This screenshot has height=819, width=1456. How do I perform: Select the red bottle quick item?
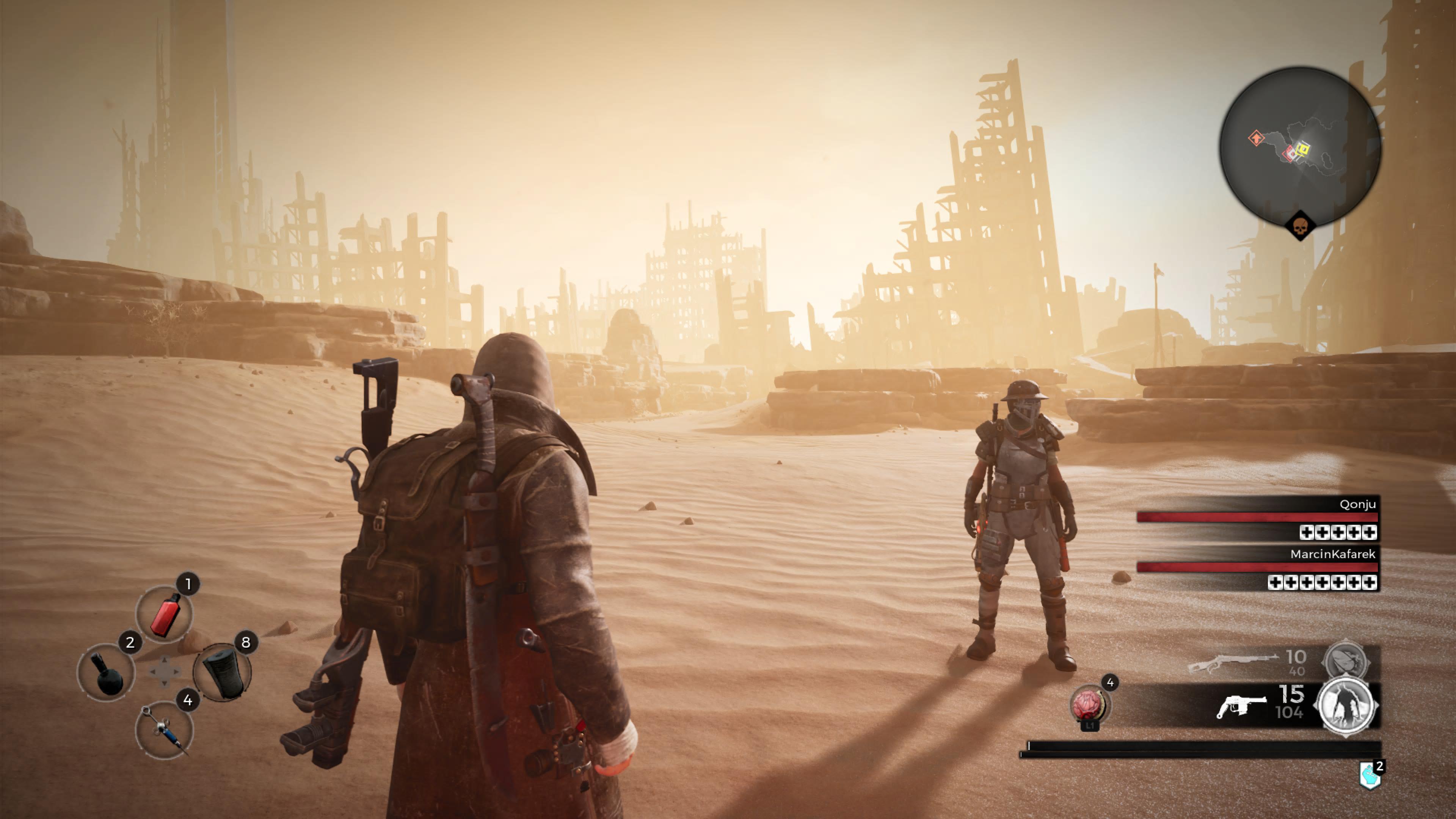[164, 614]
